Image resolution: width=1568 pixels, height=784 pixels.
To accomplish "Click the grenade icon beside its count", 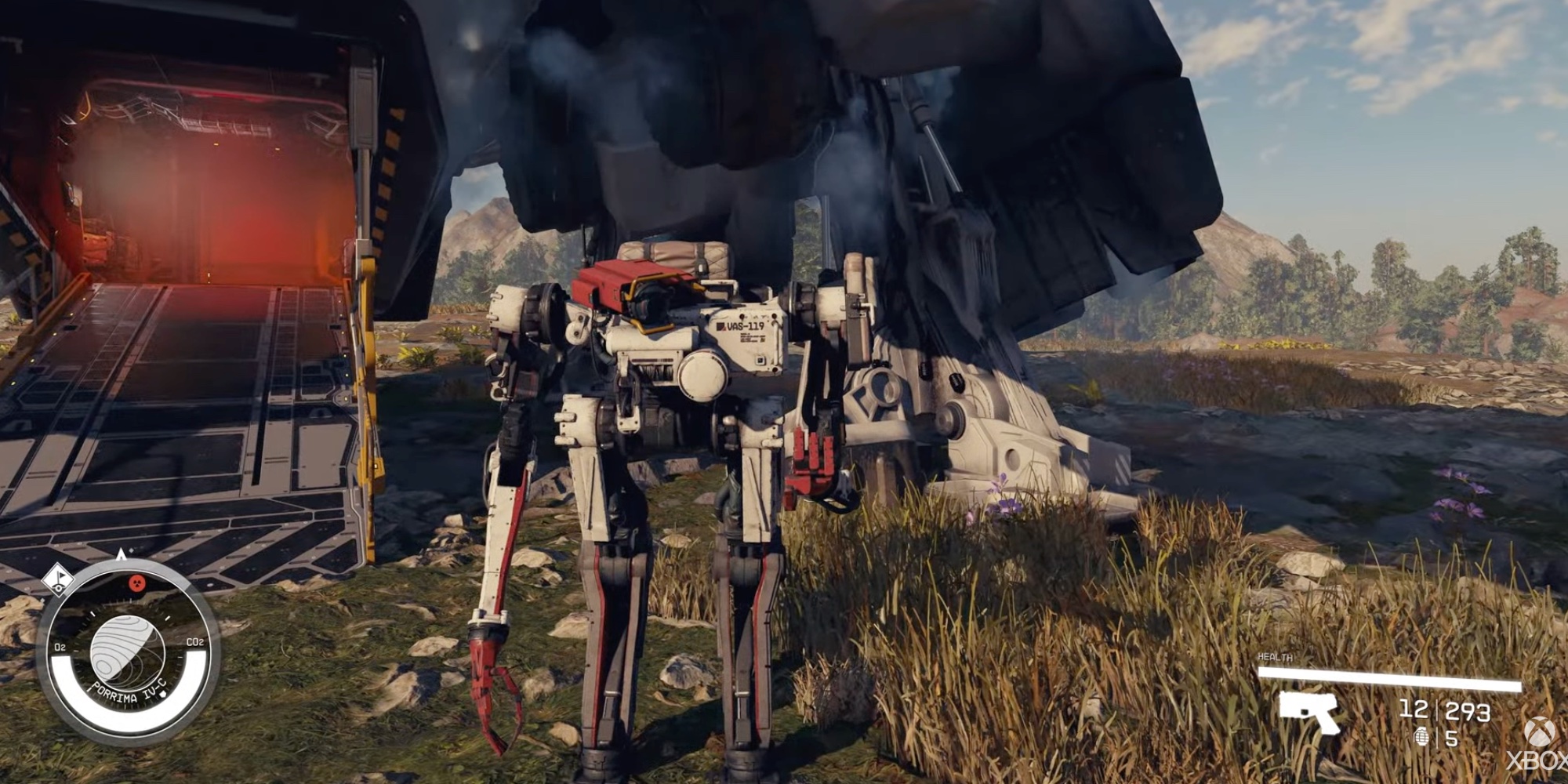I will [1423, 738].
